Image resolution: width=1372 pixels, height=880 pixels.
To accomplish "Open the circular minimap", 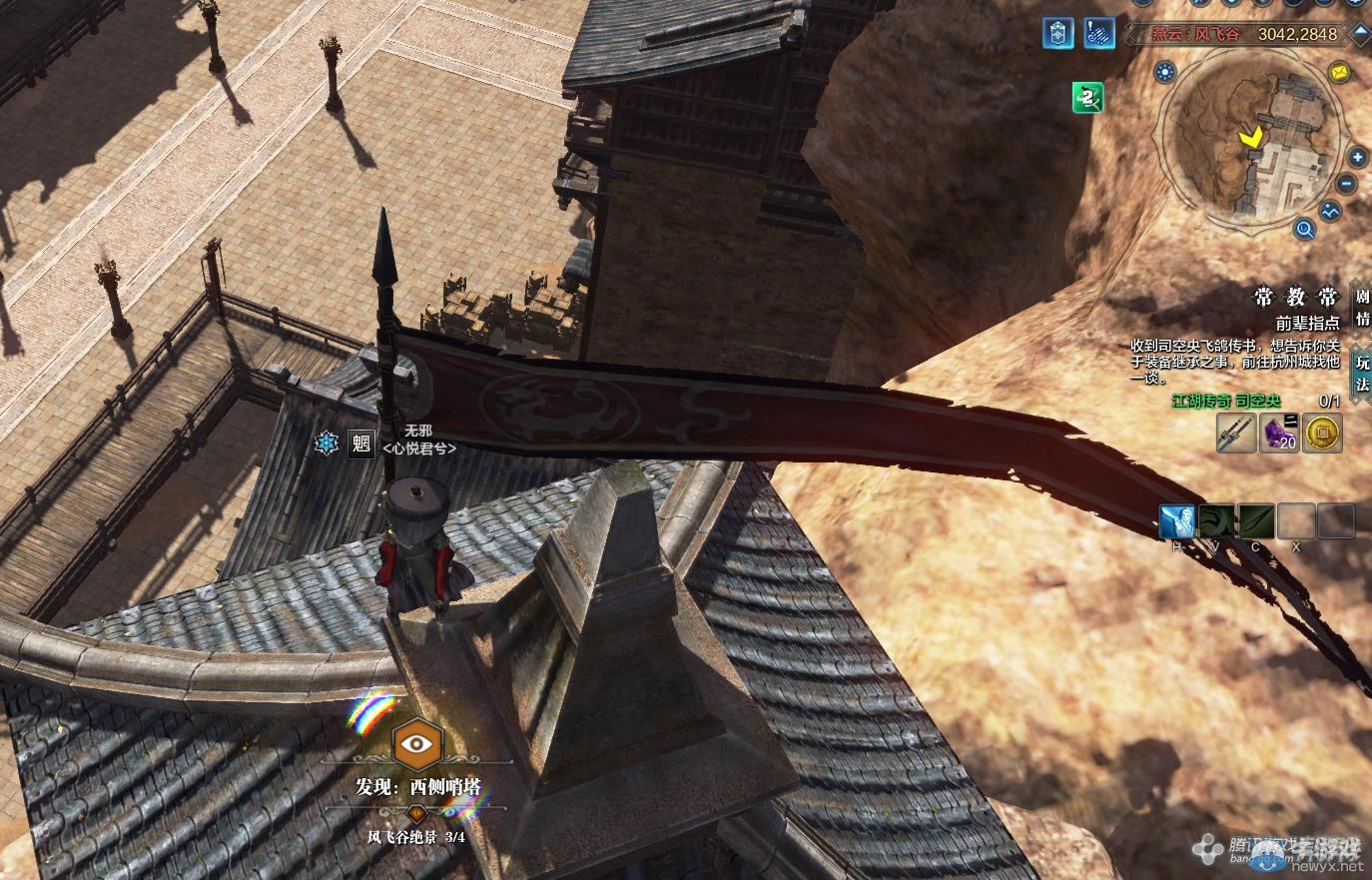I will (x=1256, y=140).
